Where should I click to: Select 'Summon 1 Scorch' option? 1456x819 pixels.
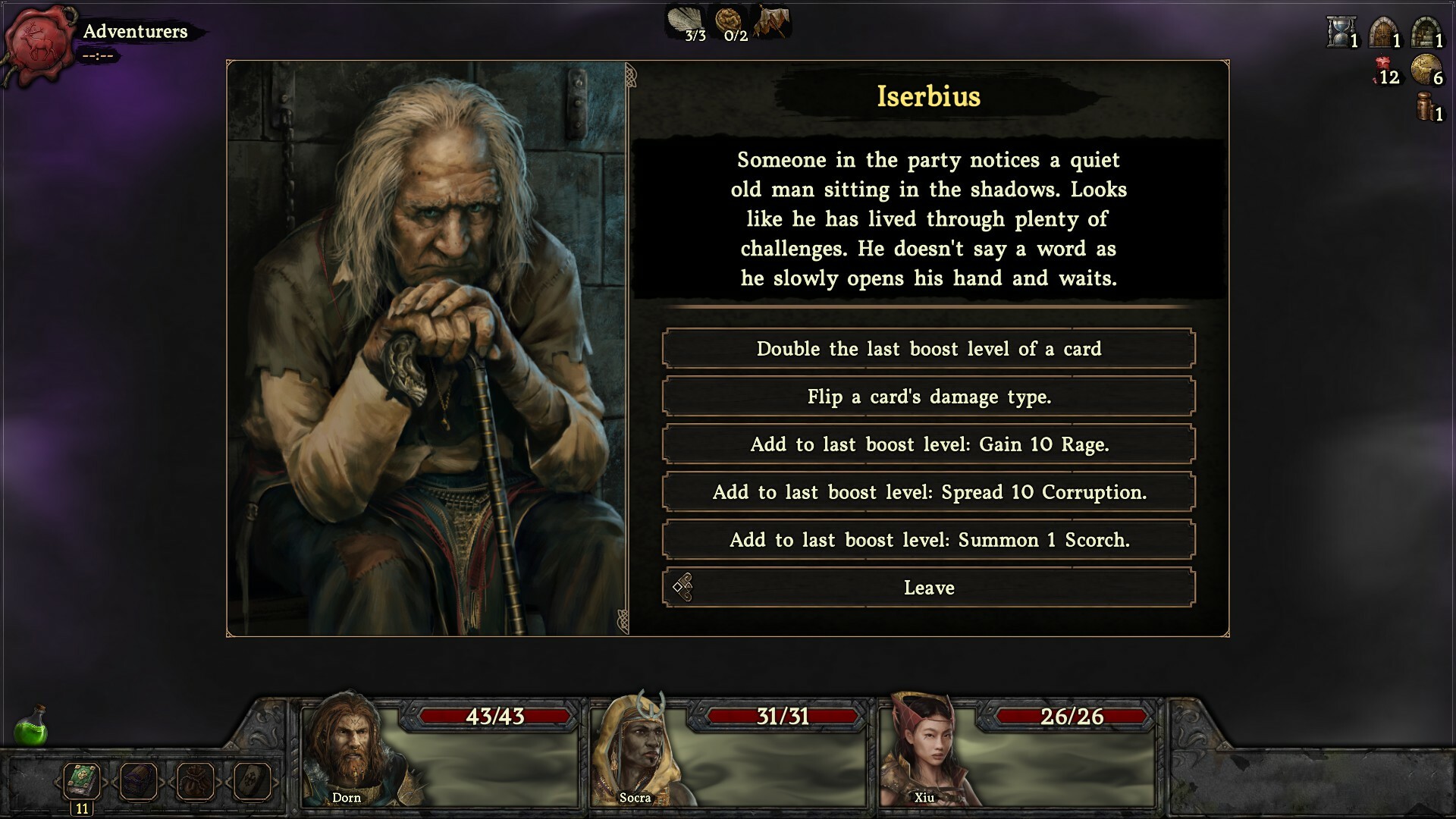tap(928, 540)
